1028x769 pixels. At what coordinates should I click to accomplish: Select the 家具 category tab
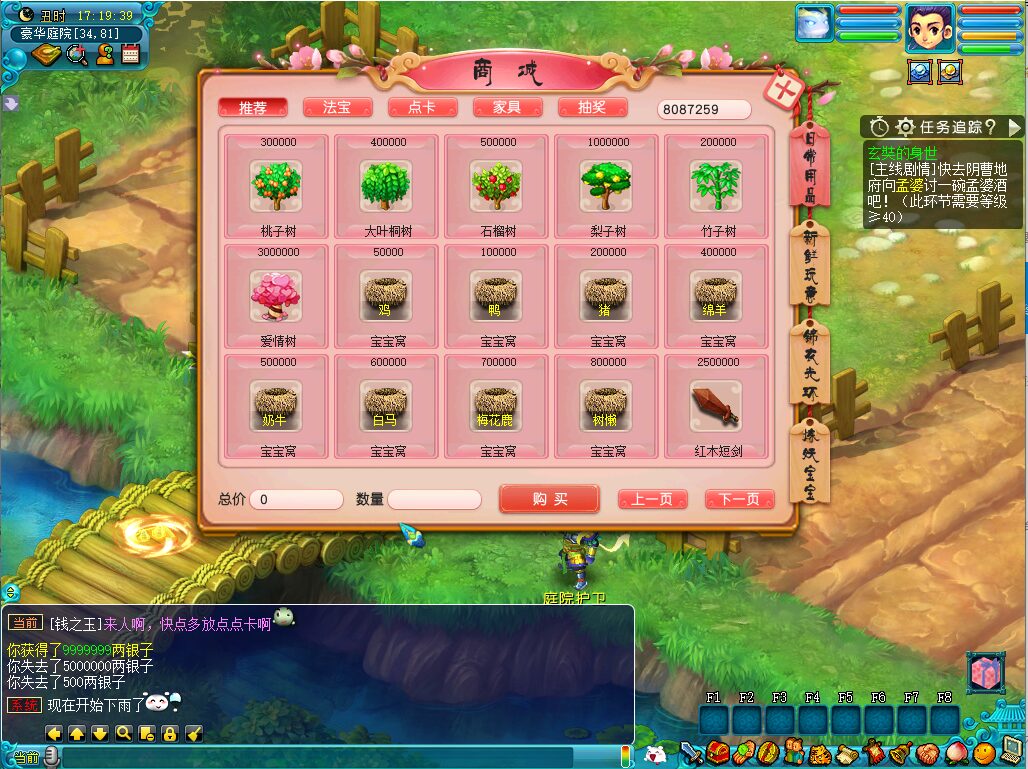pos(507,108)
